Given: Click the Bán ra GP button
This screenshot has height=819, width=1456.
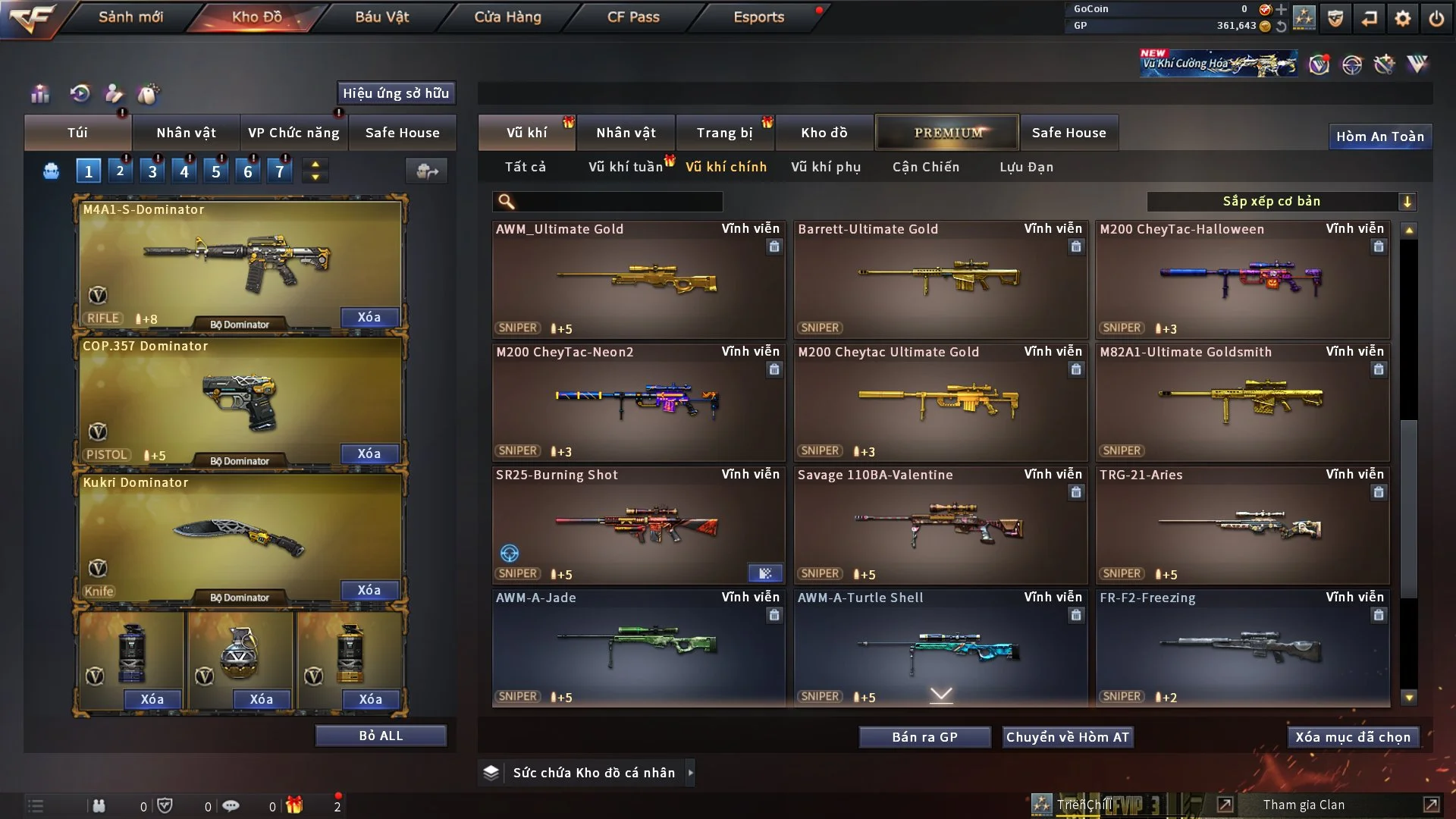Looking at the screenshot, I should [924, 737].
